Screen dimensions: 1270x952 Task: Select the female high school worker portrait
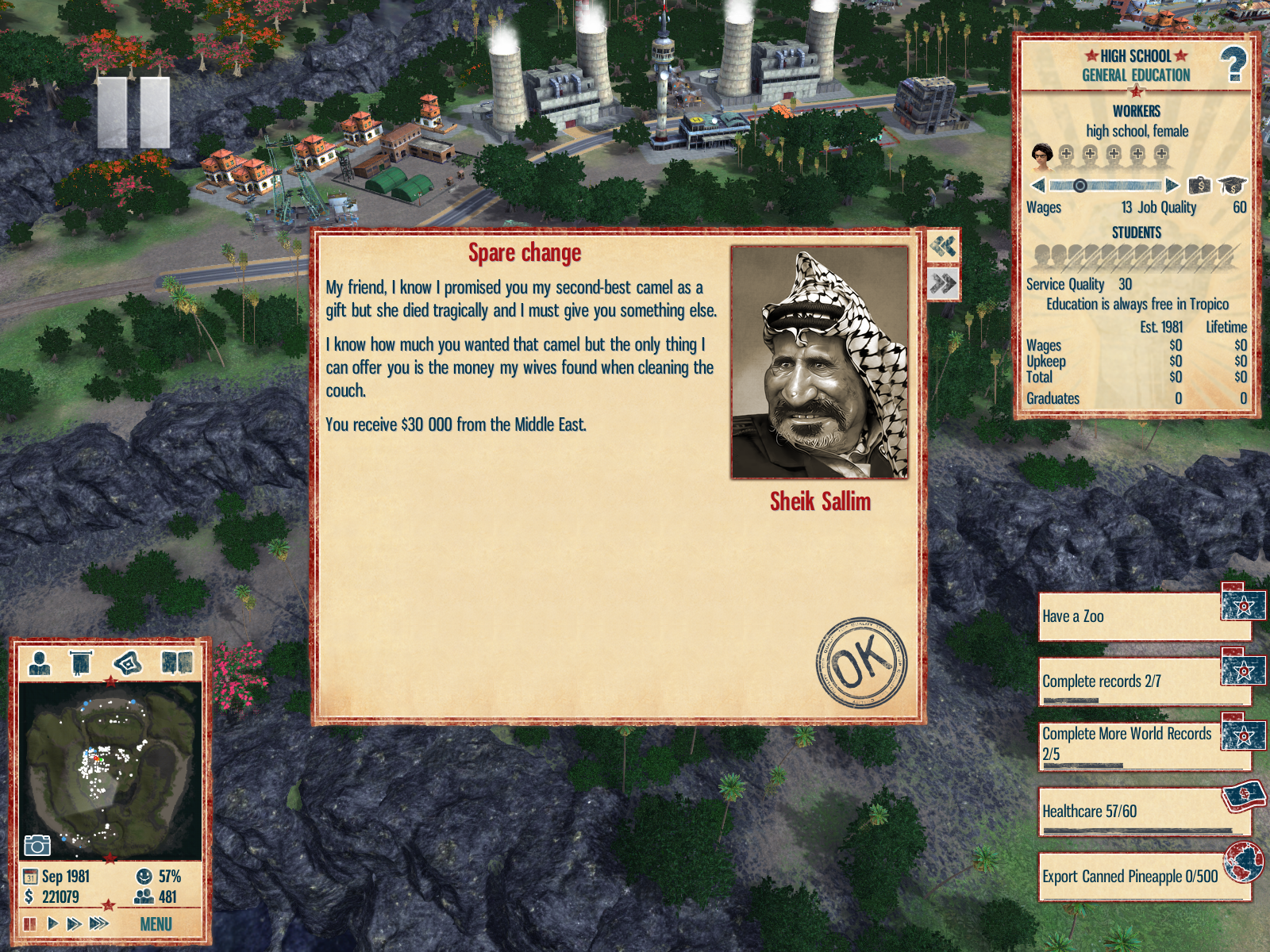click(1041, 155)
